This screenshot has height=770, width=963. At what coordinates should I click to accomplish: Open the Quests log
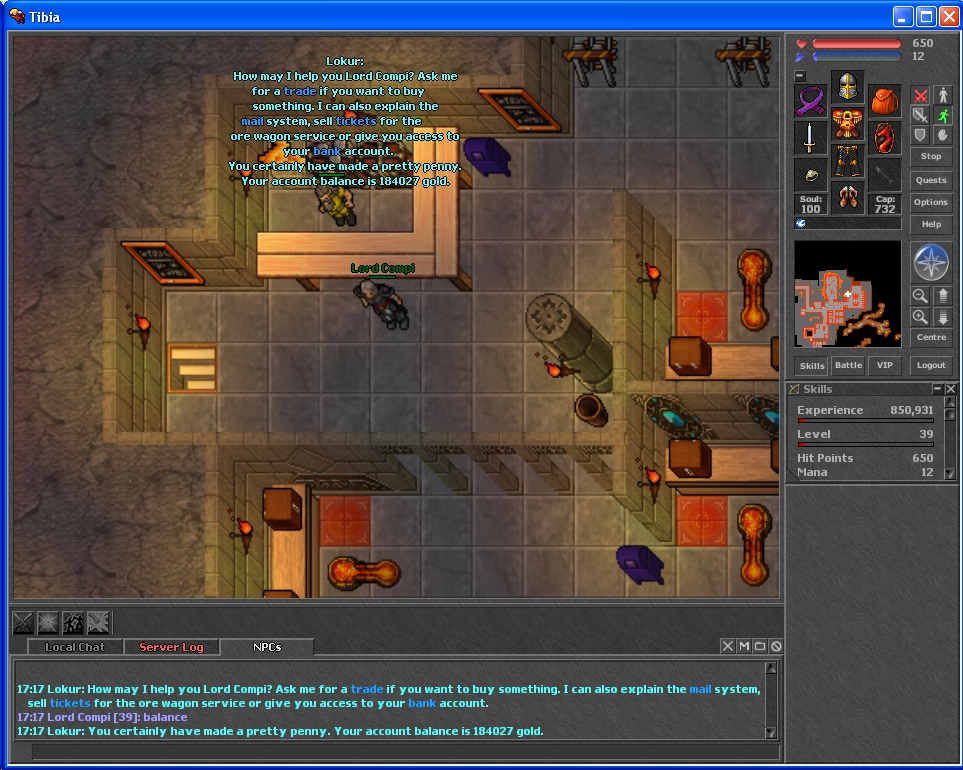(930, 180)
